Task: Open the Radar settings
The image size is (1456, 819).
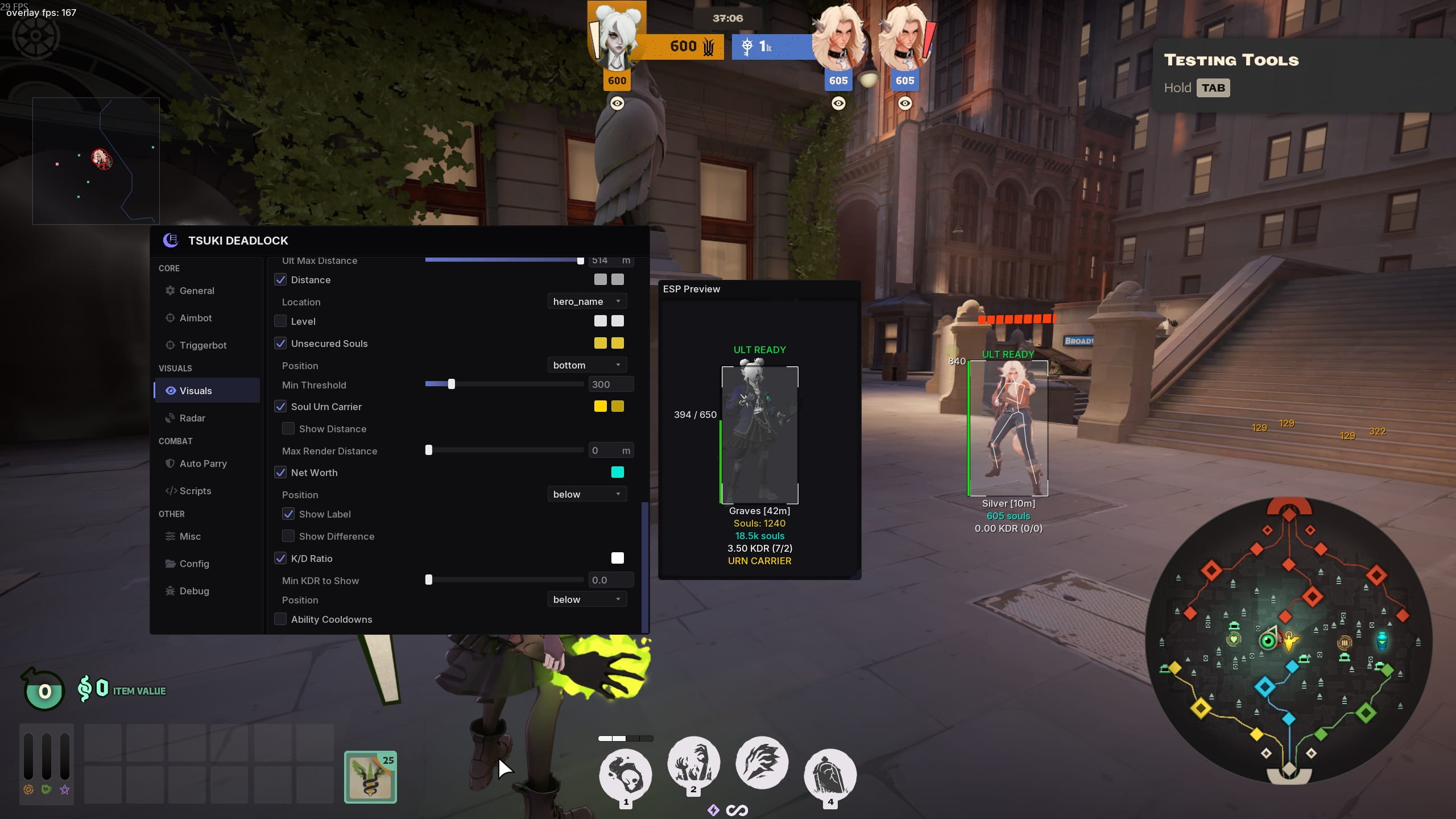Action: [x=192, y=418]
